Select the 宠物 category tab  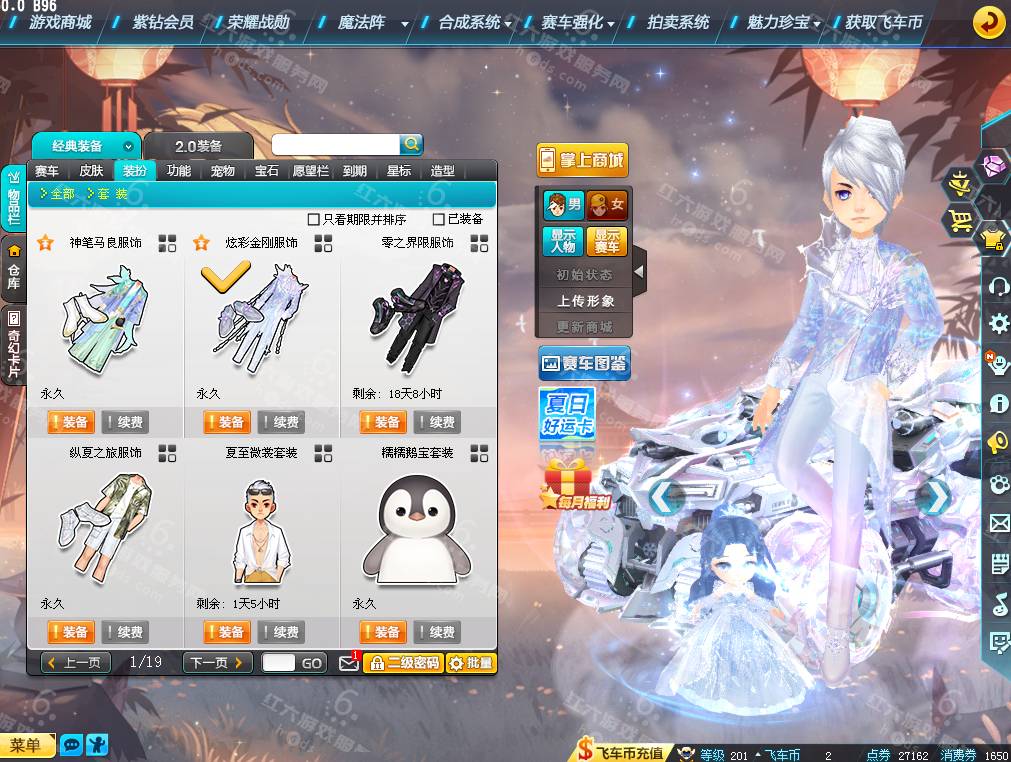tap(222, 171)
